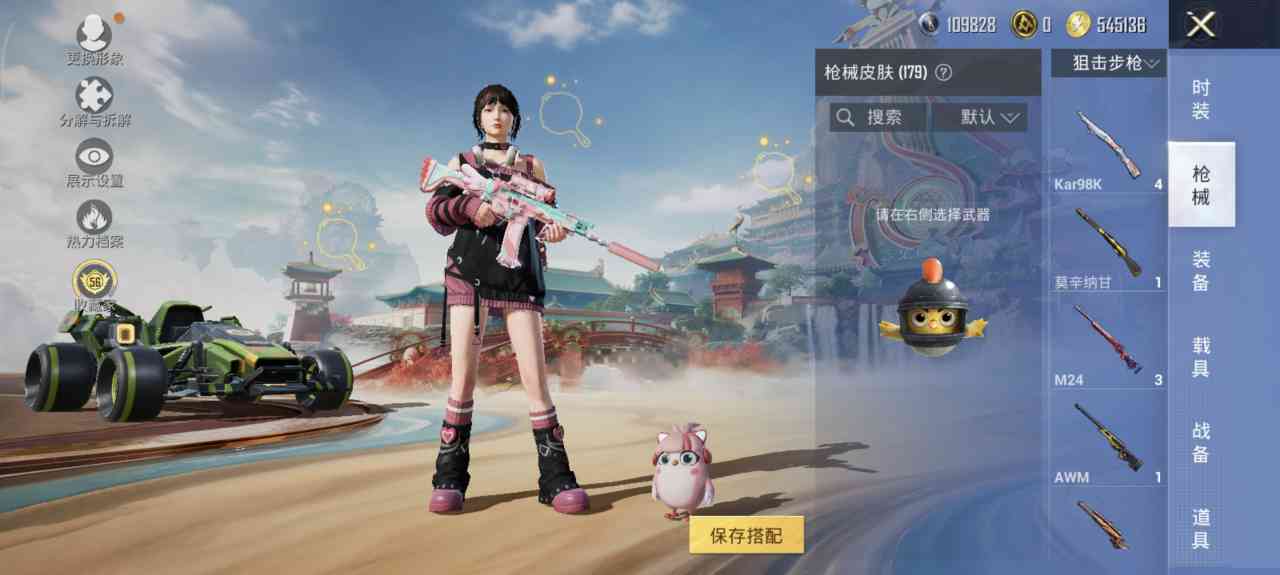Switch to the 装备 equipment tab

(x=1201, y=271)
